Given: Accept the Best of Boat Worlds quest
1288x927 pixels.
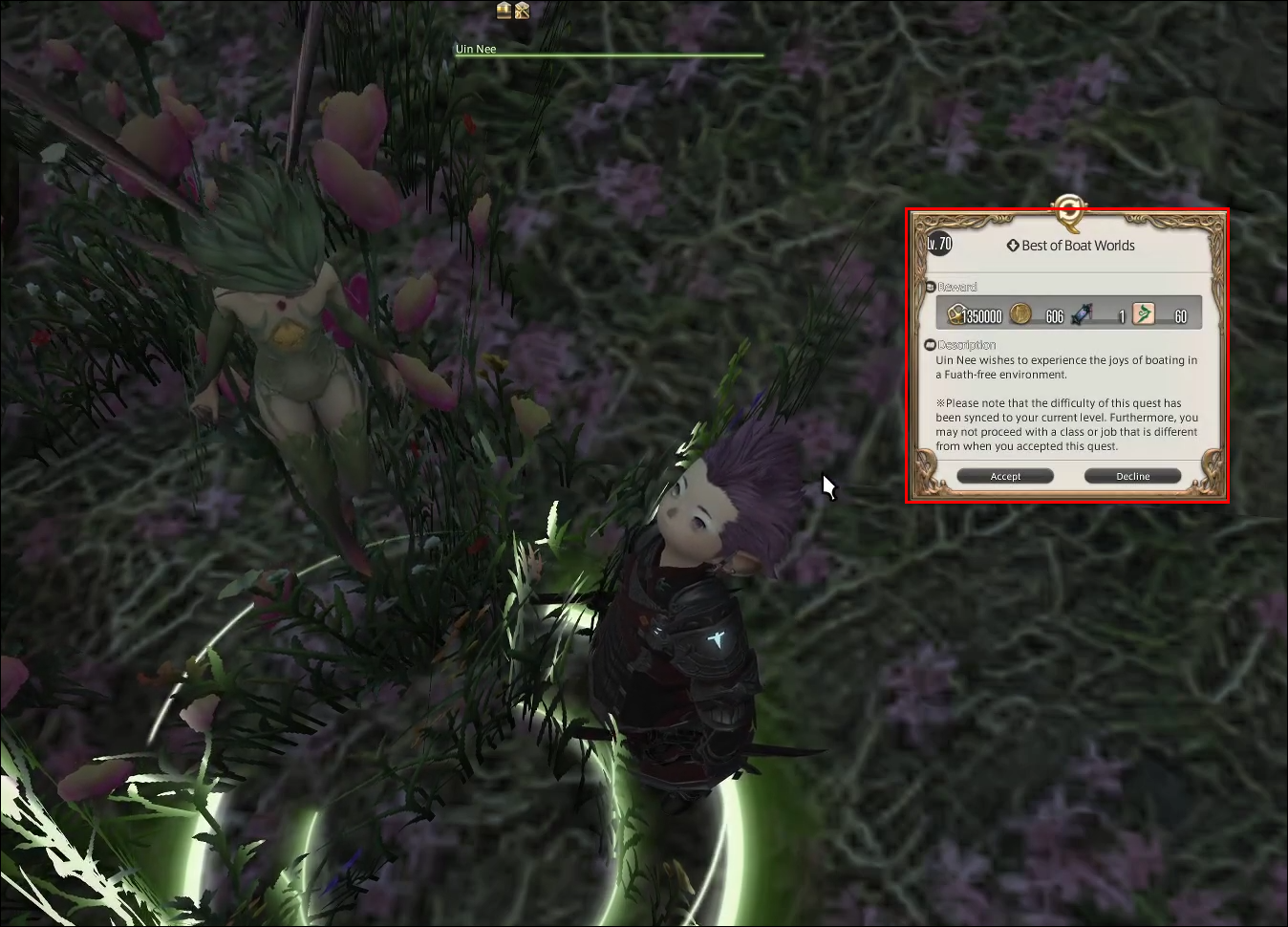Looking at the screenshot, I should (1005, 476).
